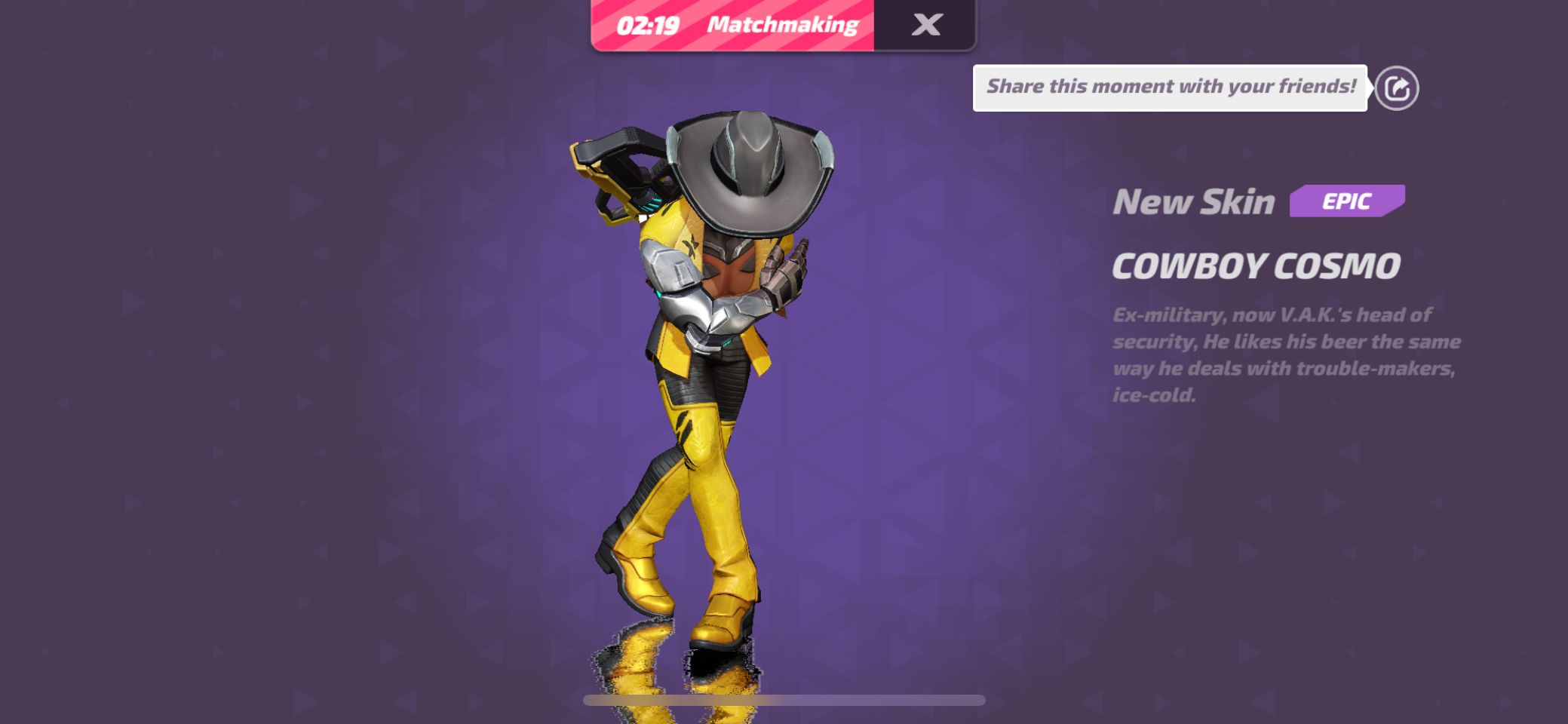1568x724 pixels.
Task: Click the New Skin label
Action: click(1194, 201)
